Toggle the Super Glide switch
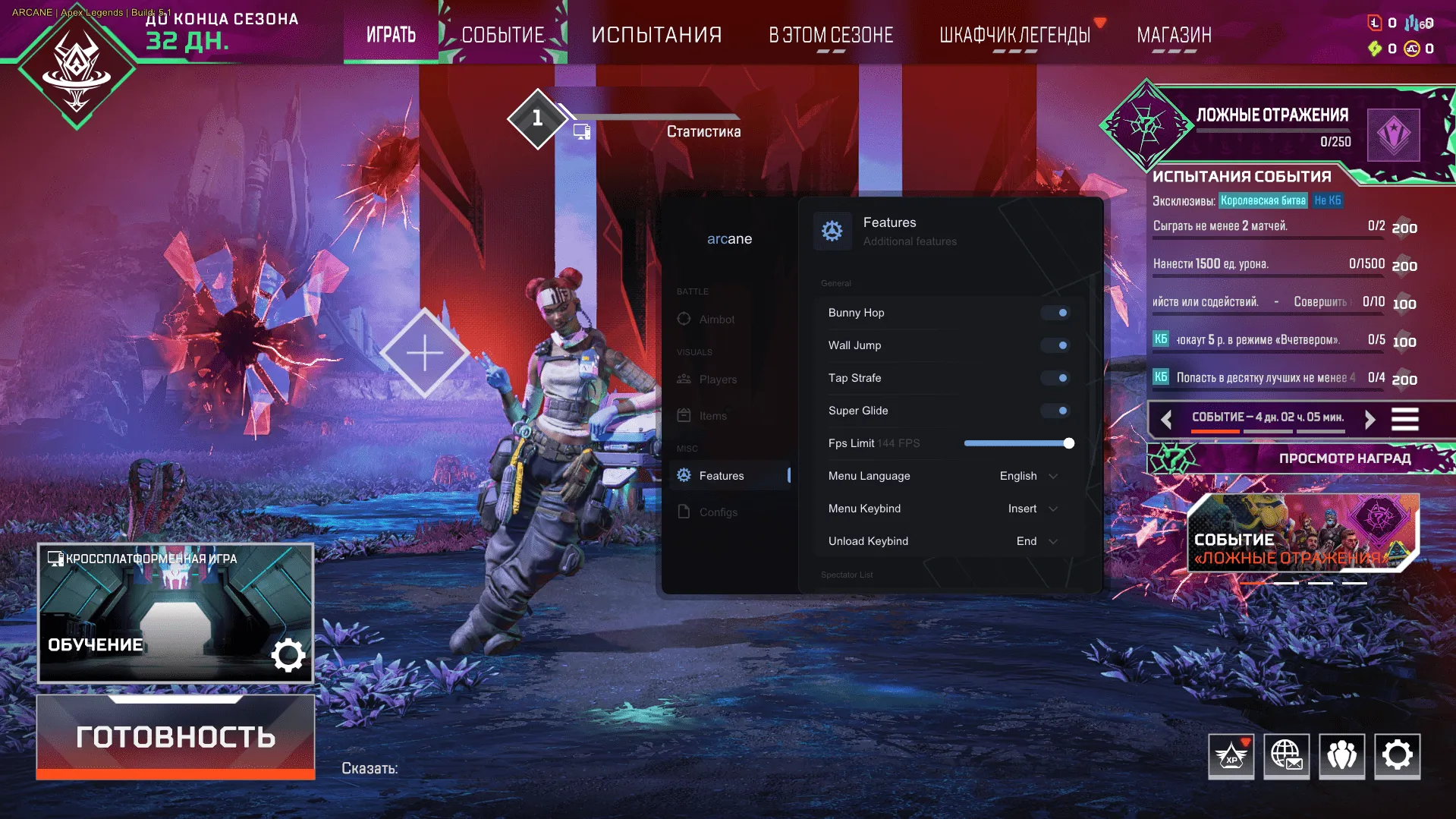This screenshot has height=819, width=1456. (1055, 410)
